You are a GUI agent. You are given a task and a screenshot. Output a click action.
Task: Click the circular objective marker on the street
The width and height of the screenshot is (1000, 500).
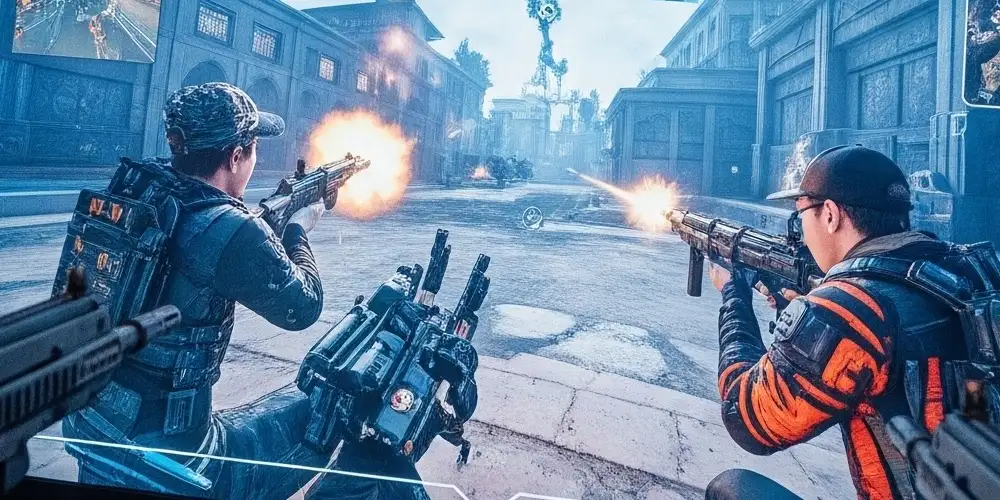pos(531,217)
